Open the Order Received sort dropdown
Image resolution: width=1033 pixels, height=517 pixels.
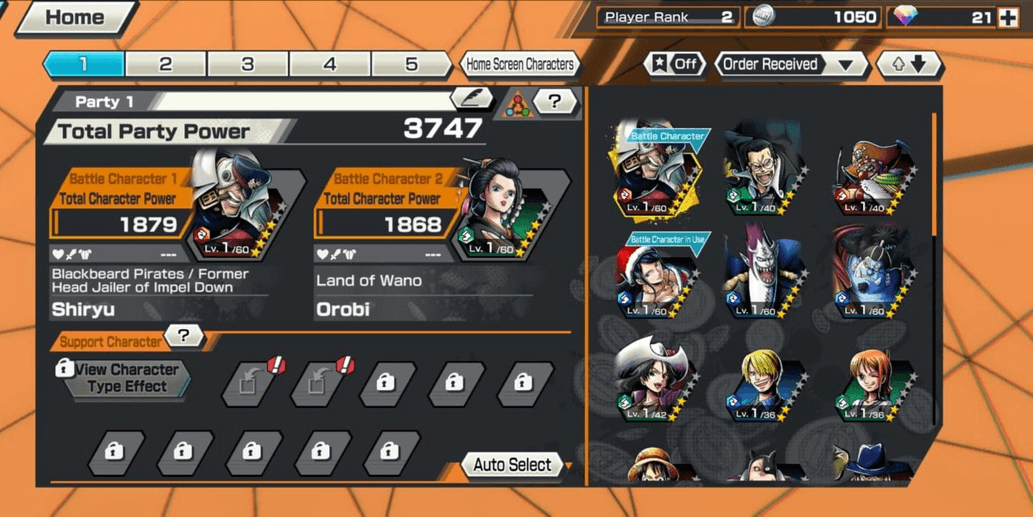pos(790,64)
